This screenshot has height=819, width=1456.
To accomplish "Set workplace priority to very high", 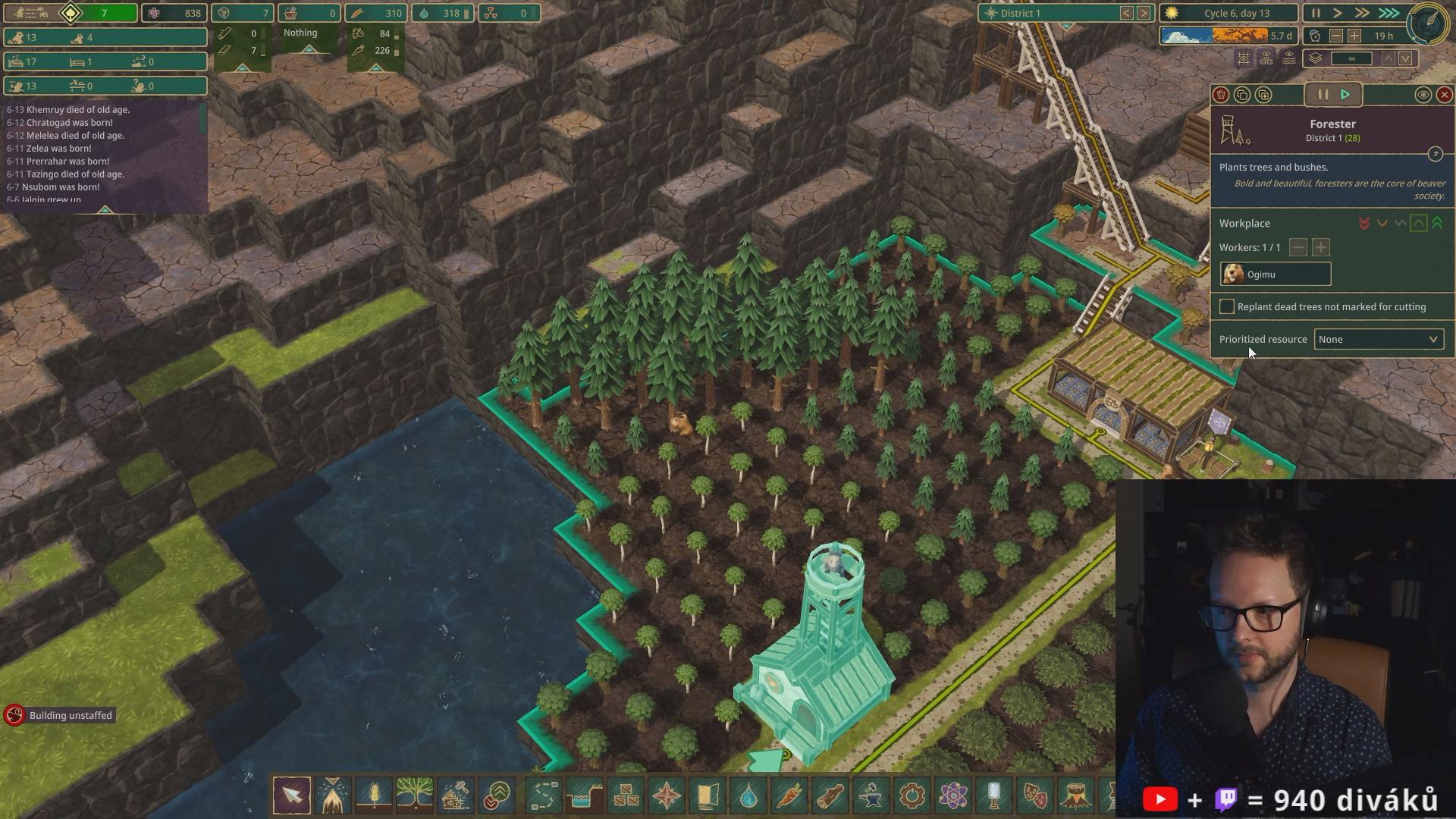I will (1437, 224).
